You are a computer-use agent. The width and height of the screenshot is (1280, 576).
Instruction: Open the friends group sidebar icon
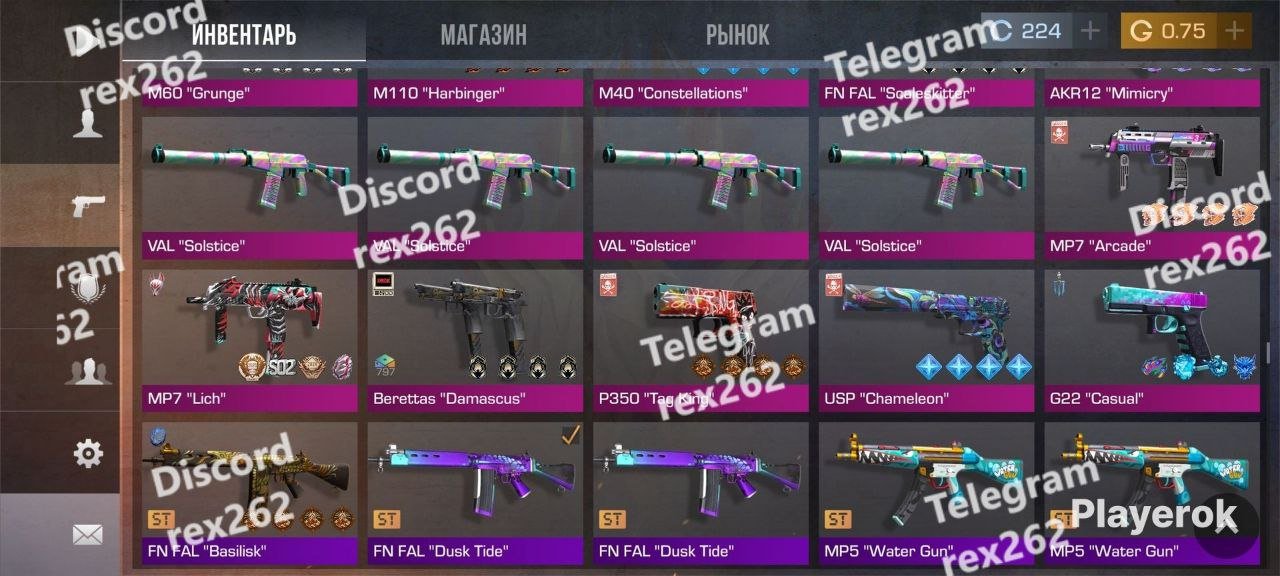tap(88, 372)
